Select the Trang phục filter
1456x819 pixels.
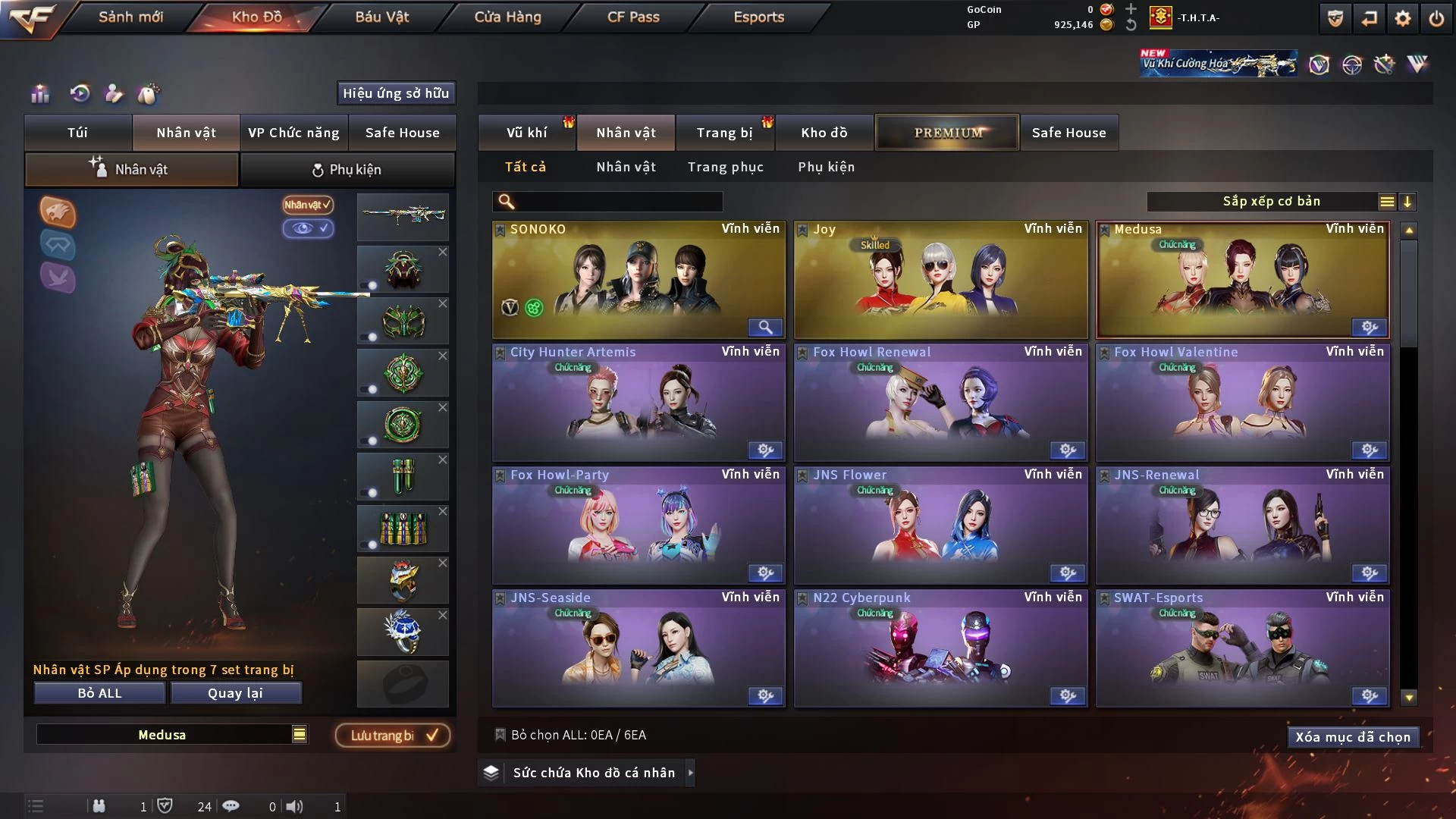pos(725,167)
